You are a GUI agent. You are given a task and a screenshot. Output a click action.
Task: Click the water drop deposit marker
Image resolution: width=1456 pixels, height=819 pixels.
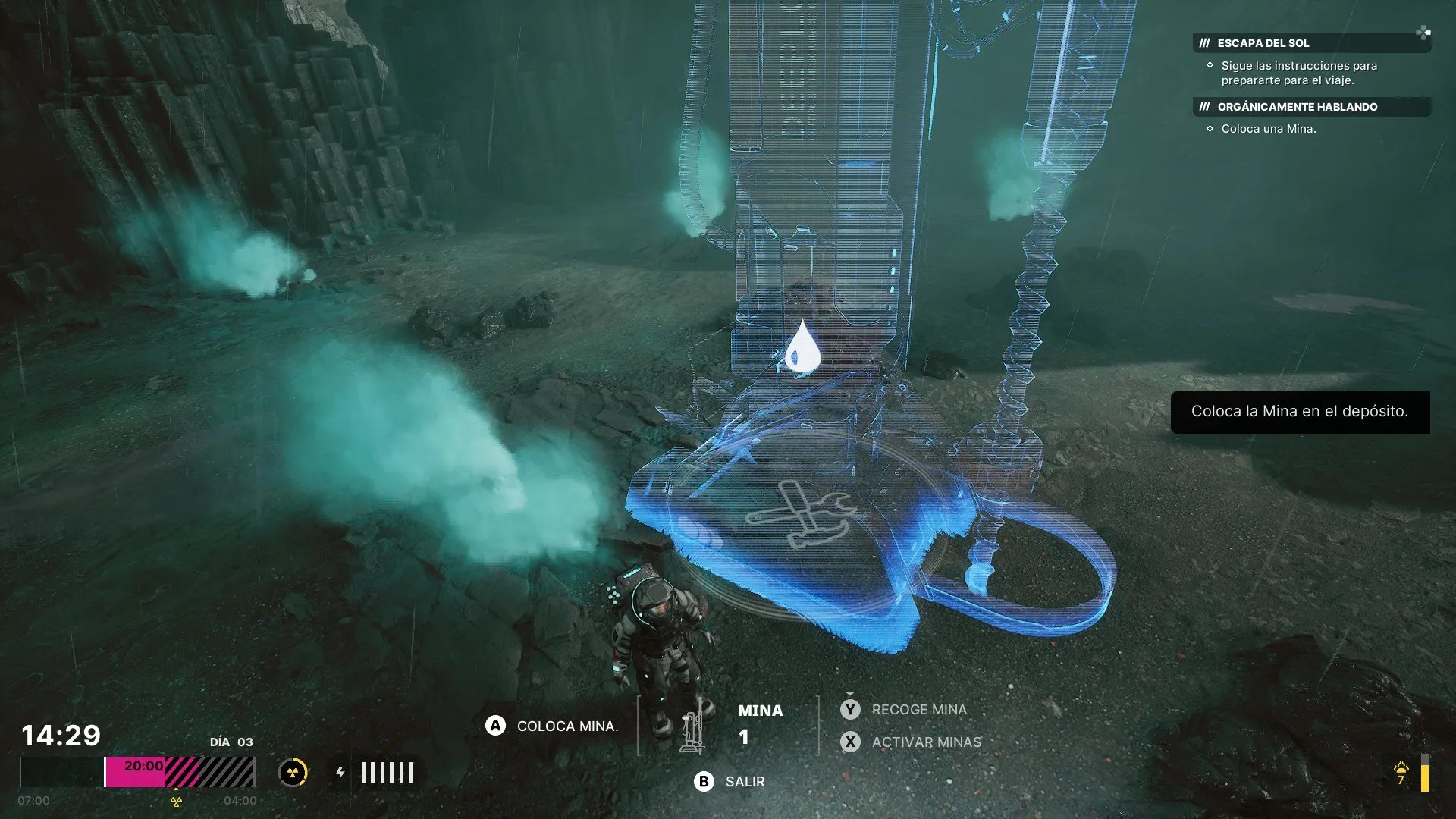click(x=802, y=350)
